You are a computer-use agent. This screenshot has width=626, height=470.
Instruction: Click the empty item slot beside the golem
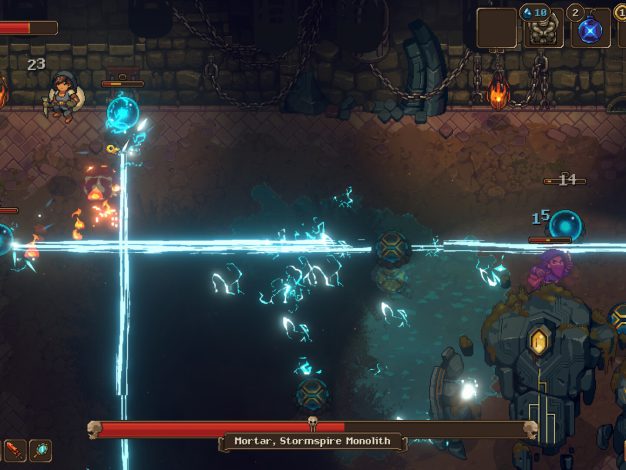(x=496, y=28)
